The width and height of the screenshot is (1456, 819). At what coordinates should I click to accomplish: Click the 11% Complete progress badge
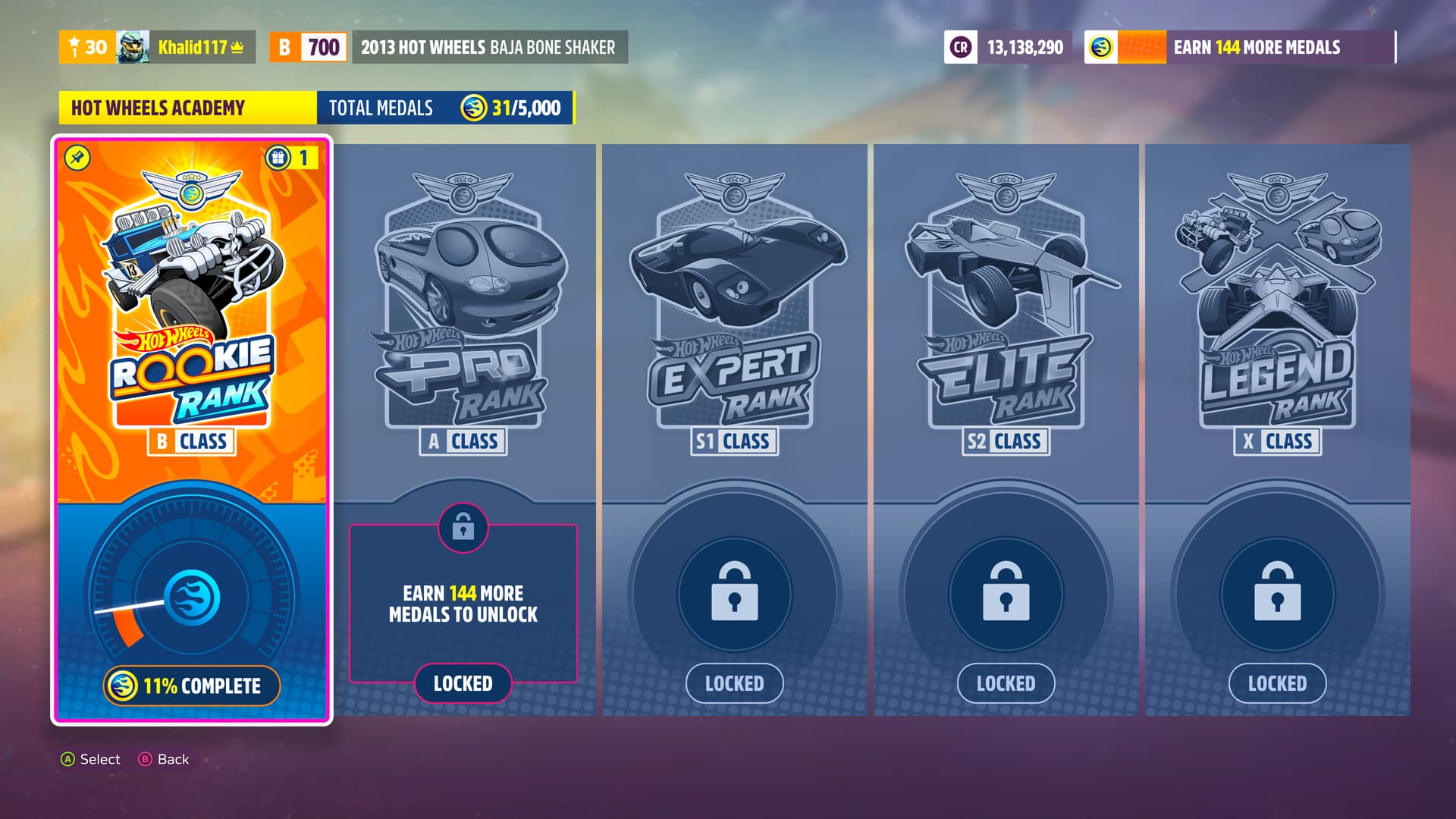[192, 686]
